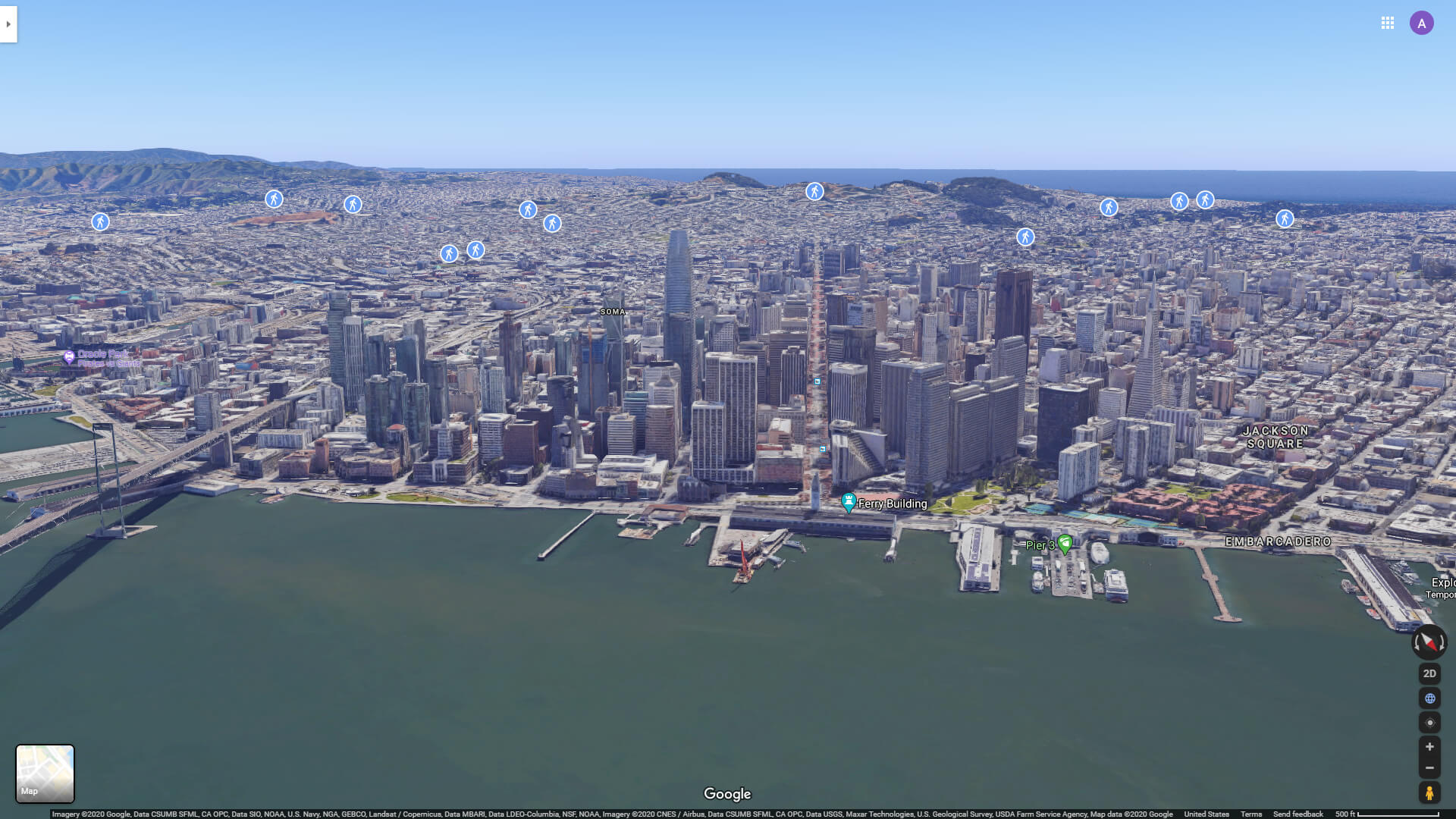Open your Google account menu via the A avatar

click(x=1420, y=23)
